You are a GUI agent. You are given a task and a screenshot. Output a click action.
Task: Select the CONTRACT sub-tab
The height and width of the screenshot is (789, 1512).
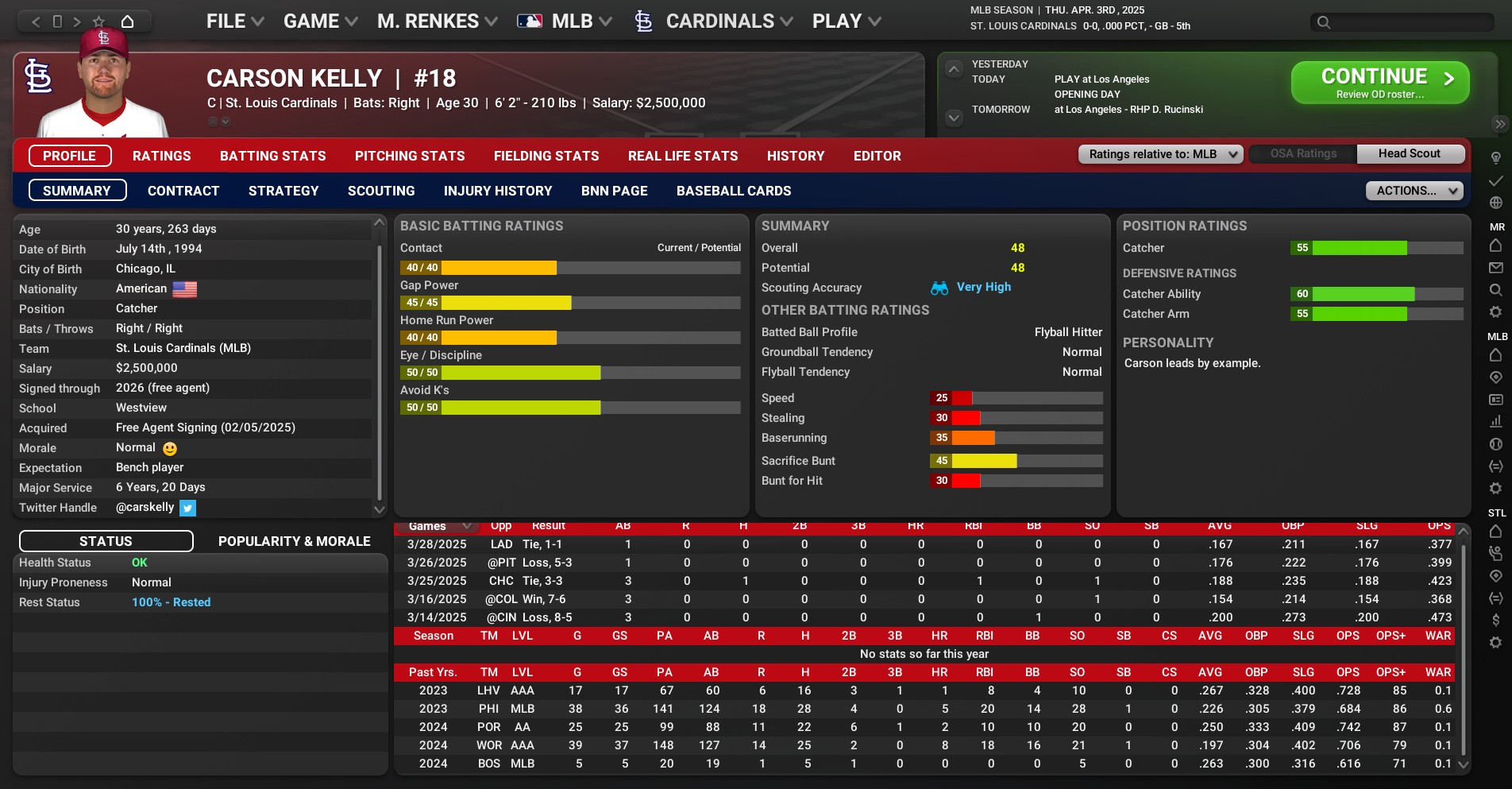[x=183, y=191]
